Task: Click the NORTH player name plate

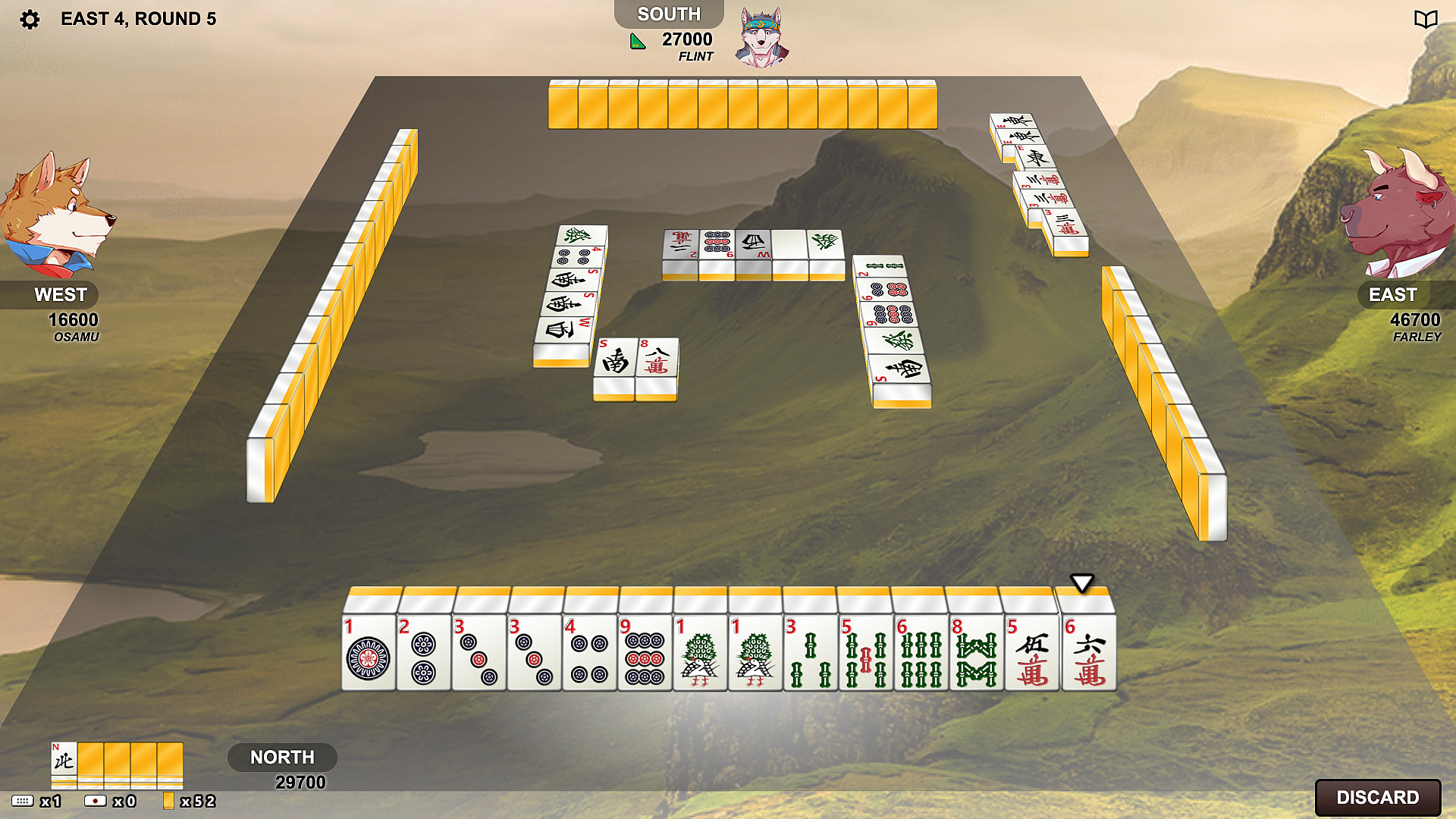Action: click(x=283, y=757)
